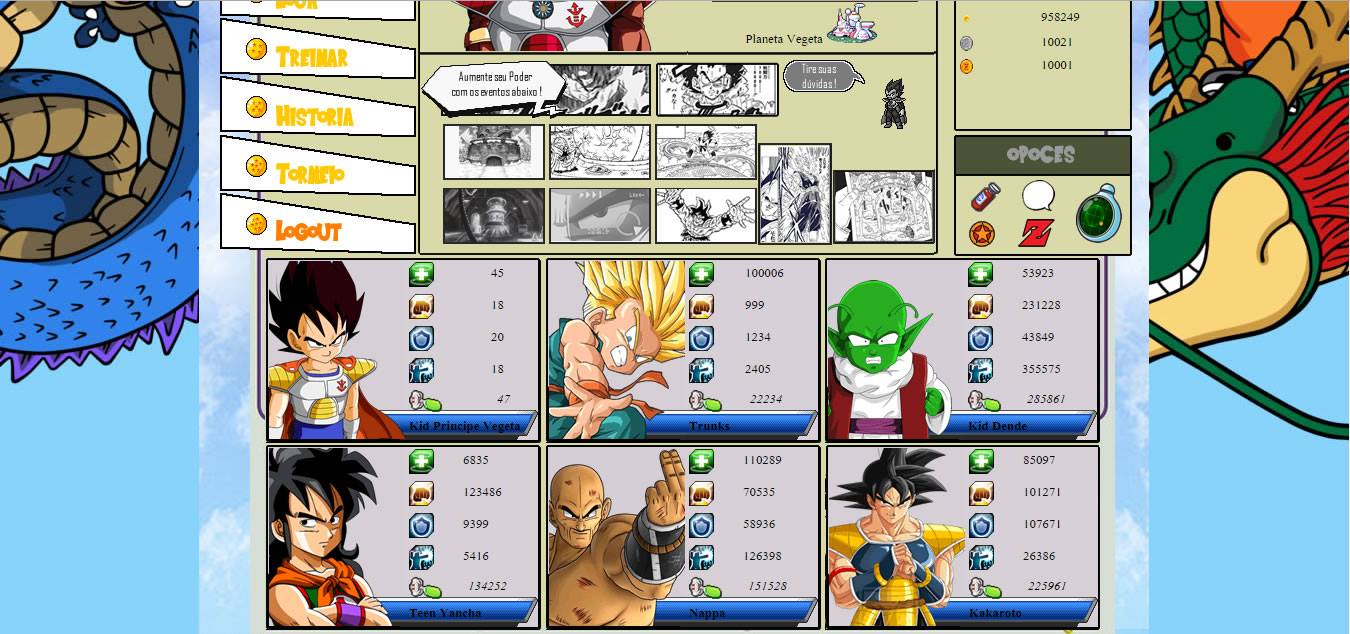Choose the Teen Yancha character card
The width and height of the screenshot is (1350, 634).
pos(403,537)
